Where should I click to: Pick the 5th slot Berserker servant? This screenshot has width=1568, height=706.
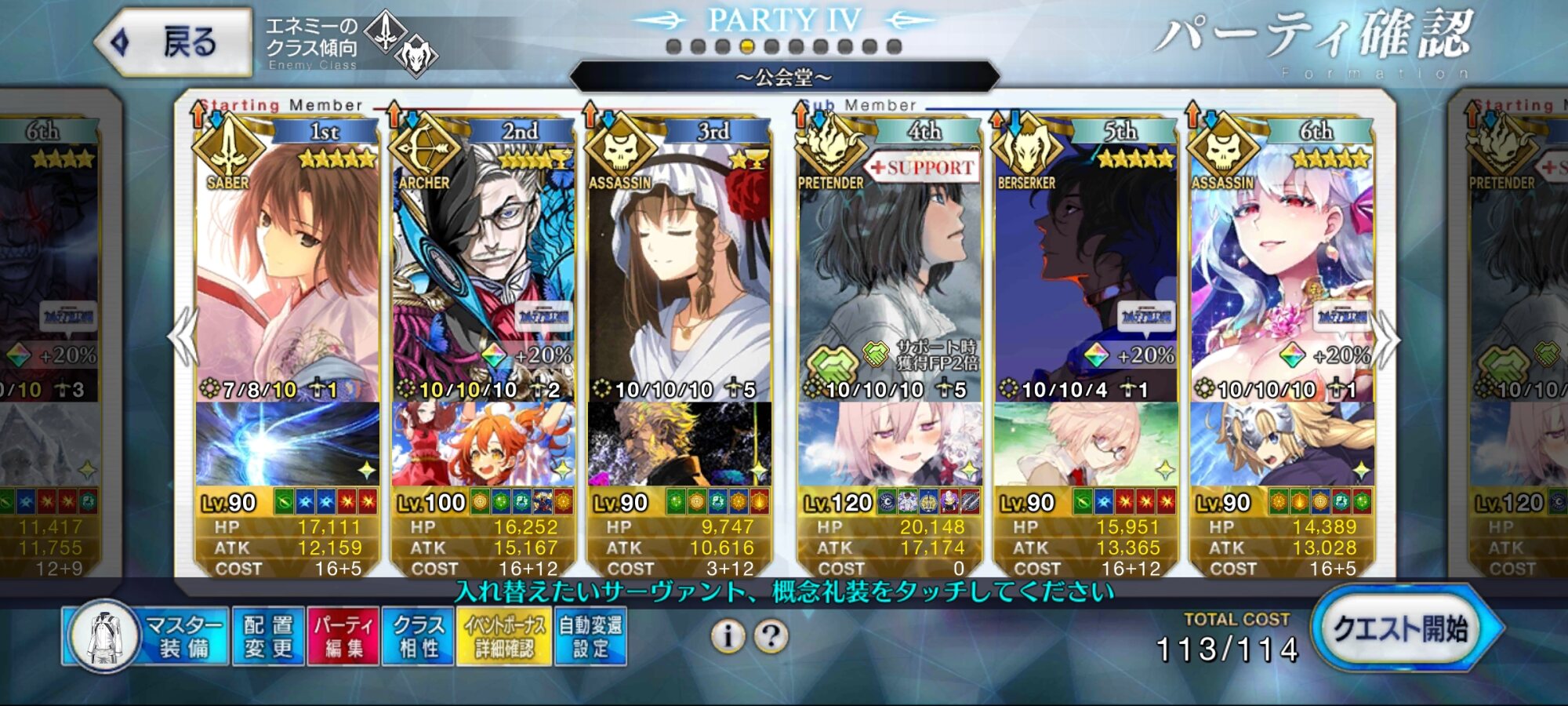1086,267
